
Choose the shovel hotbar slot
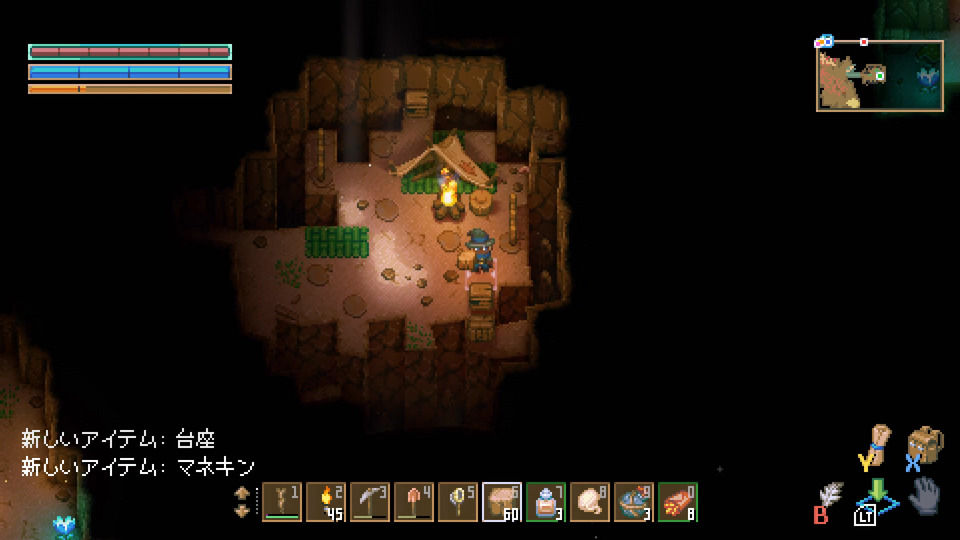(x=414, y=502)
